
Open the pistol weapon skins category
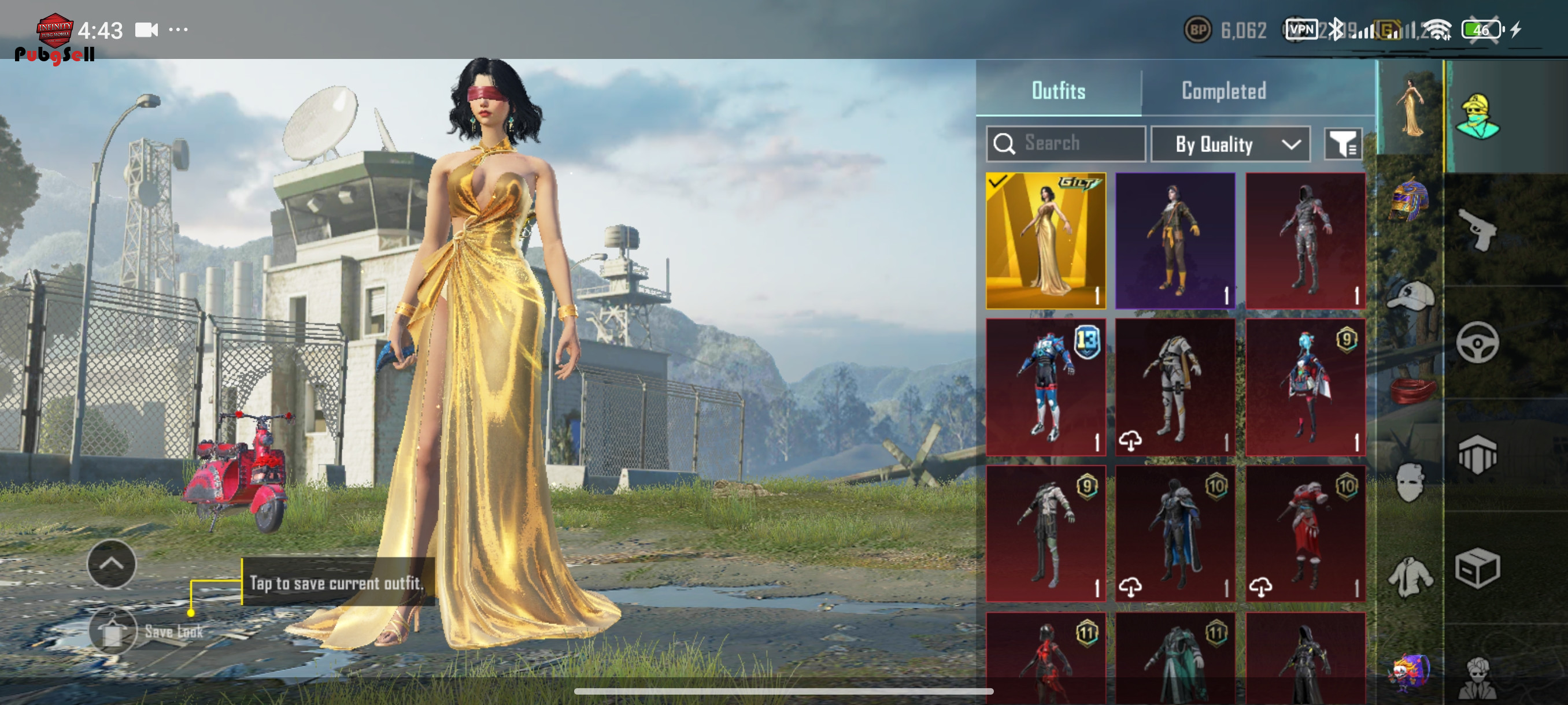(1477, 229)
